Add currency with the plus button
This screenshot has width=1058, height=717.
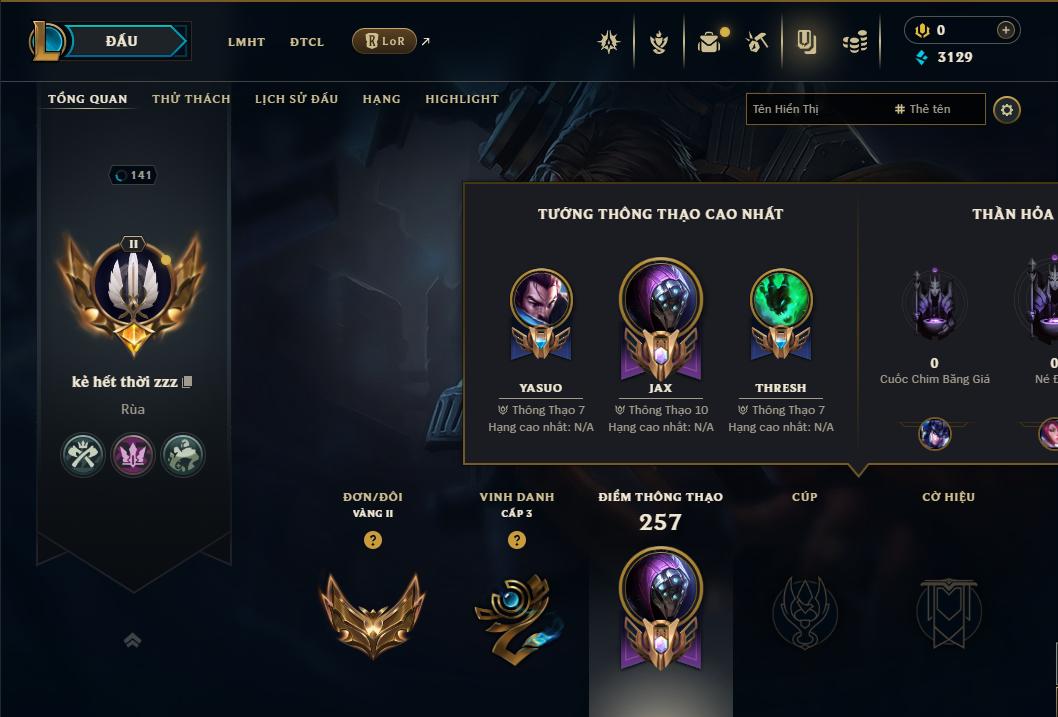point(1005,31)
